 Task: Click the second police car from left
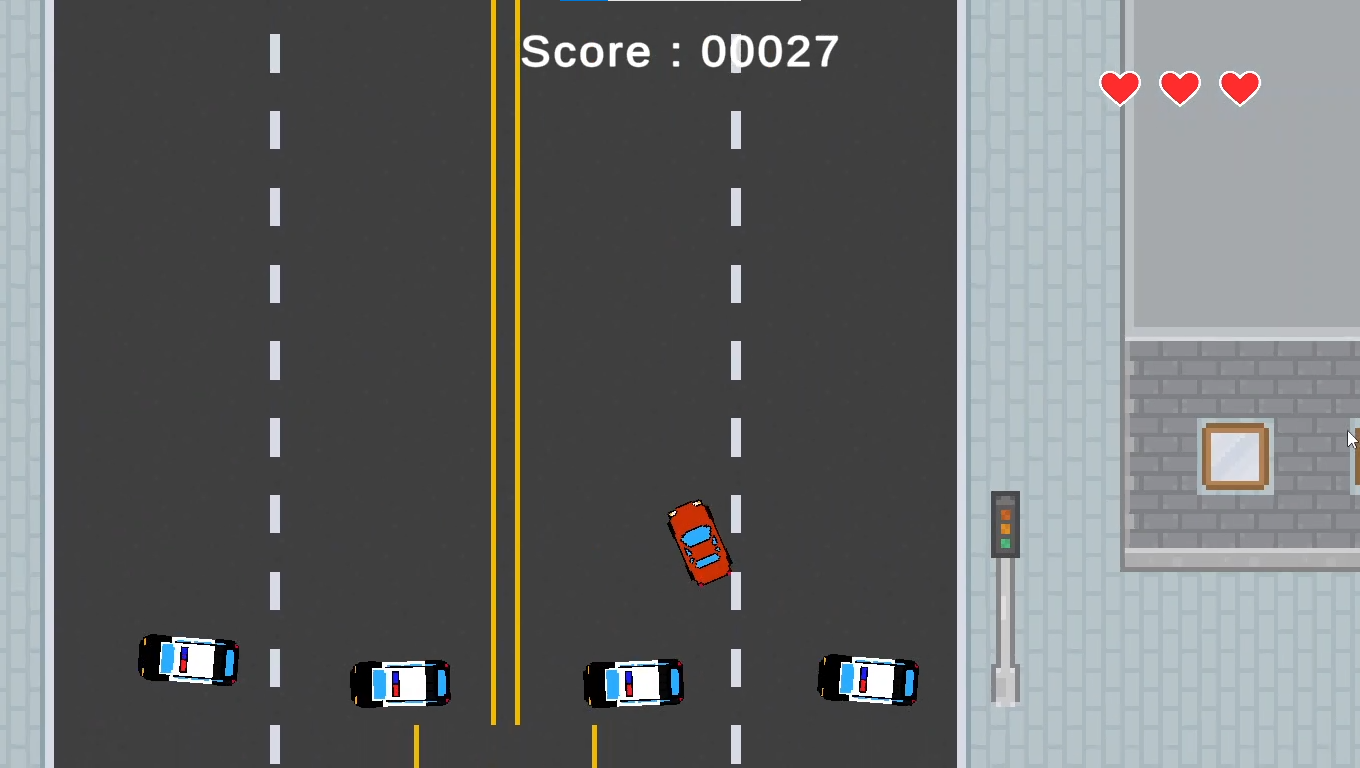400,683
